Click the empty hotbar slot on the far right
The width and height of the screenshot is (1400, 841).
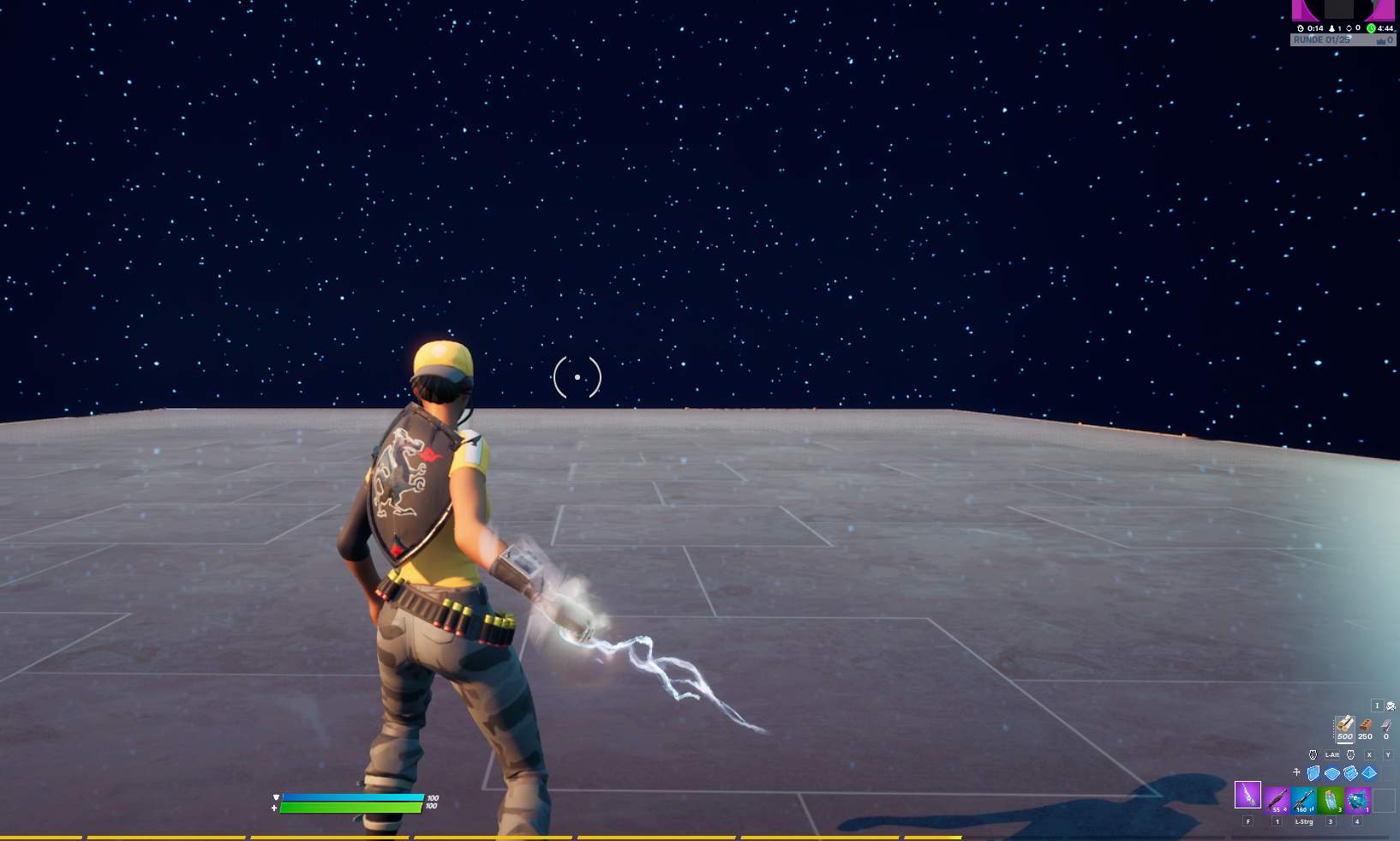1385,799
